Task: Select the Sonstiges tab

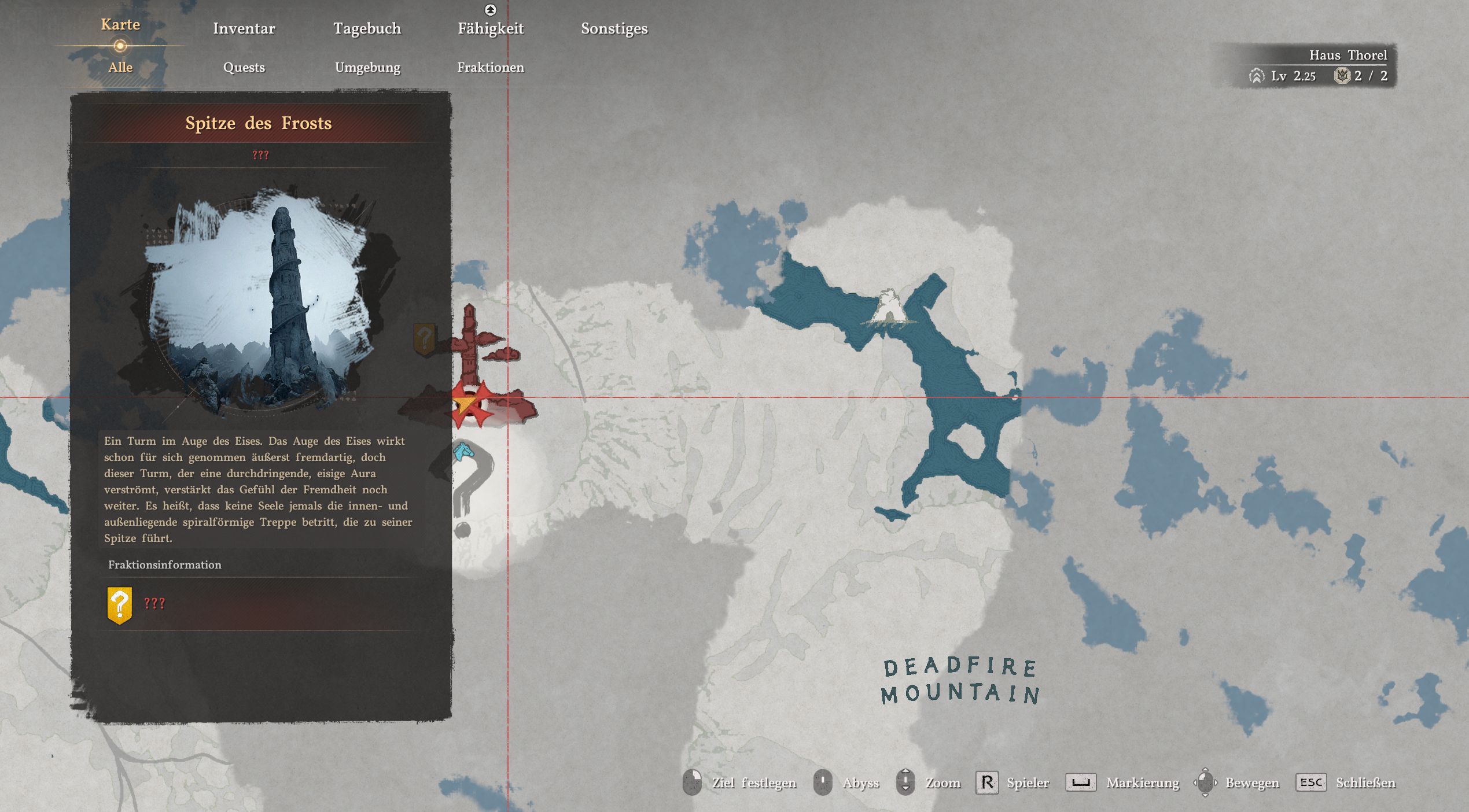Action: point(614,28)
